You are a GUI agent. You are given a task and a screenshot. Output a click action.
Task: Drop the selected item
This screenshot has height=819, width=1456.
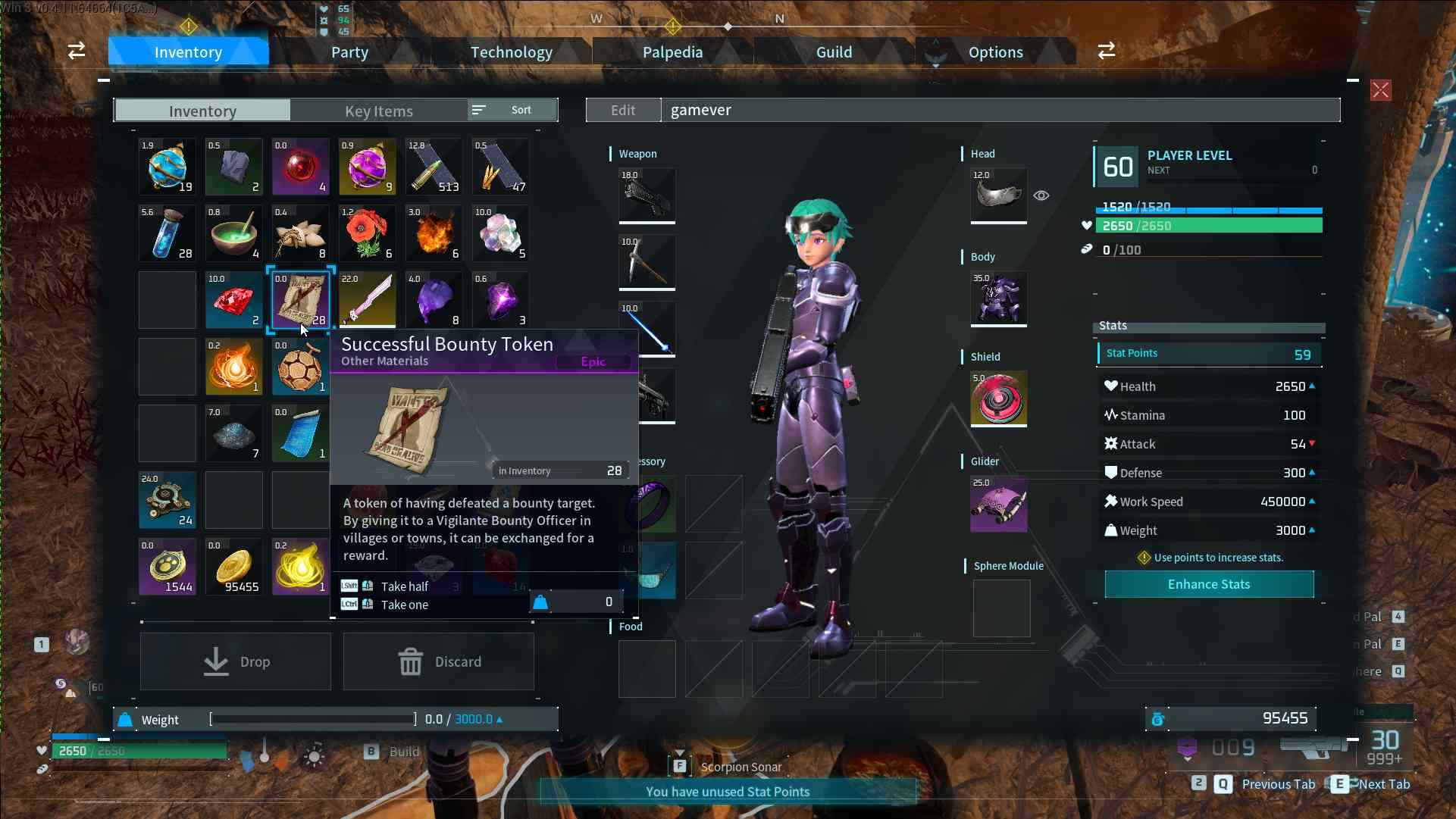tap(236, 661)
